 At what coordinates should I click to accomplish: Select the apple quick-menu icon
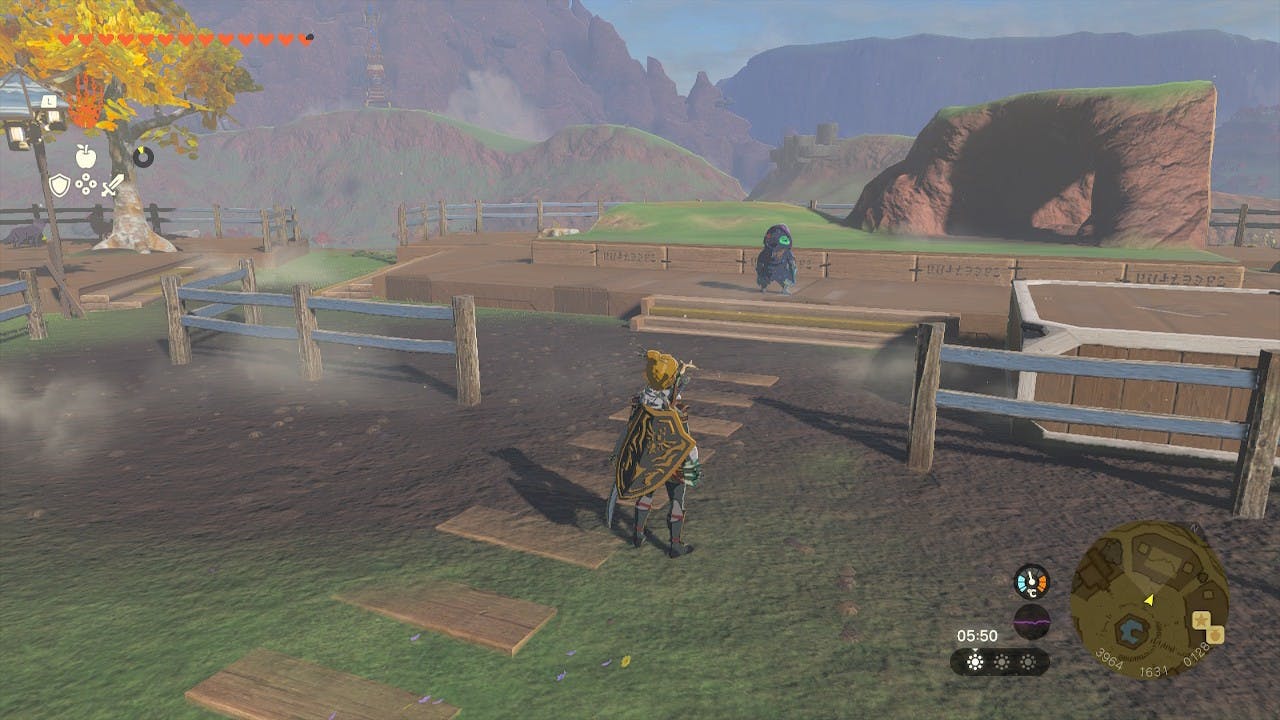pos(85,156)
